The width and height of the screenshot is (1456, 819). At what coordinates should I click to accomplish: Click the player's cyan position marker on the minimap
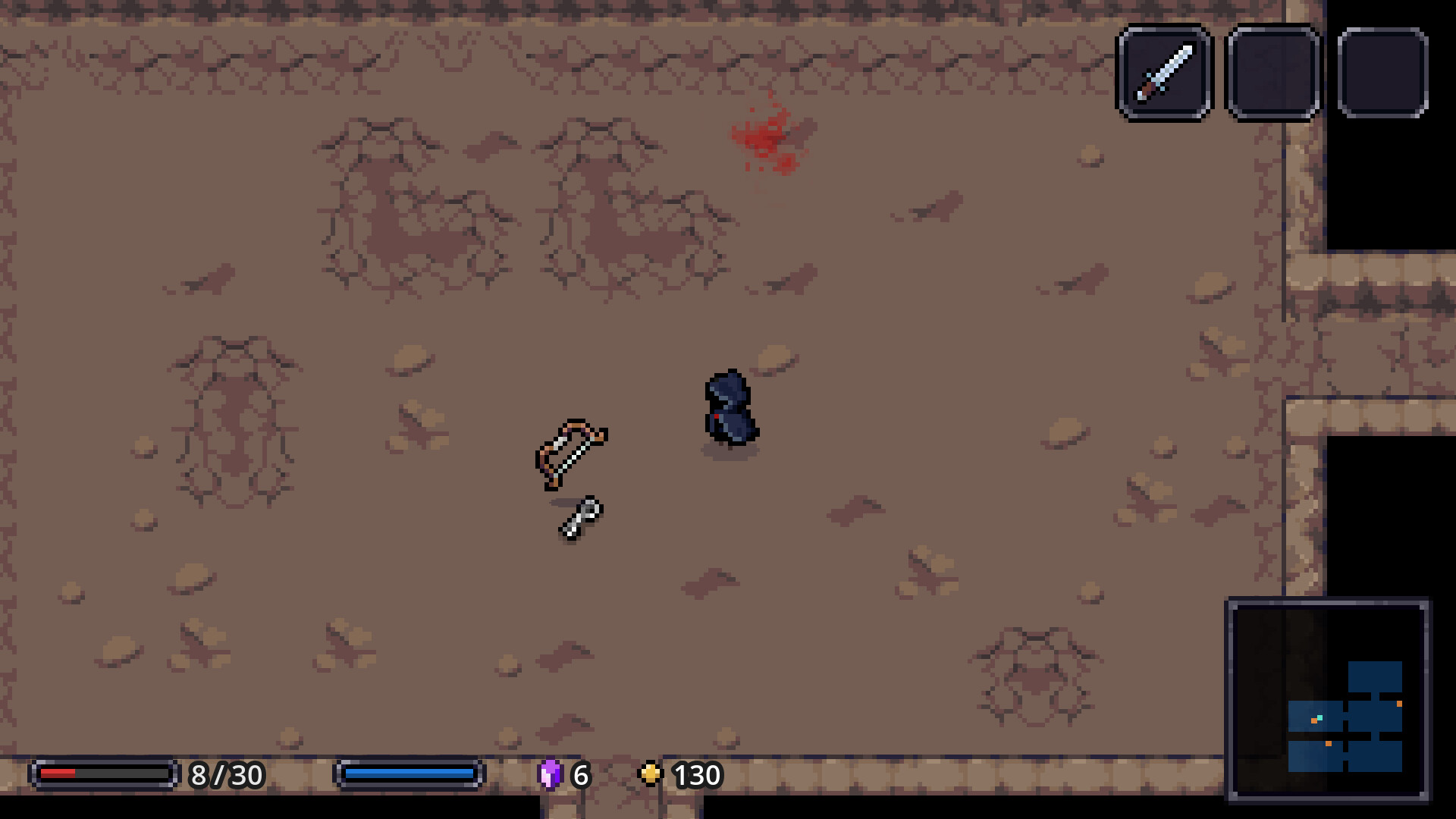point(1319,717)
